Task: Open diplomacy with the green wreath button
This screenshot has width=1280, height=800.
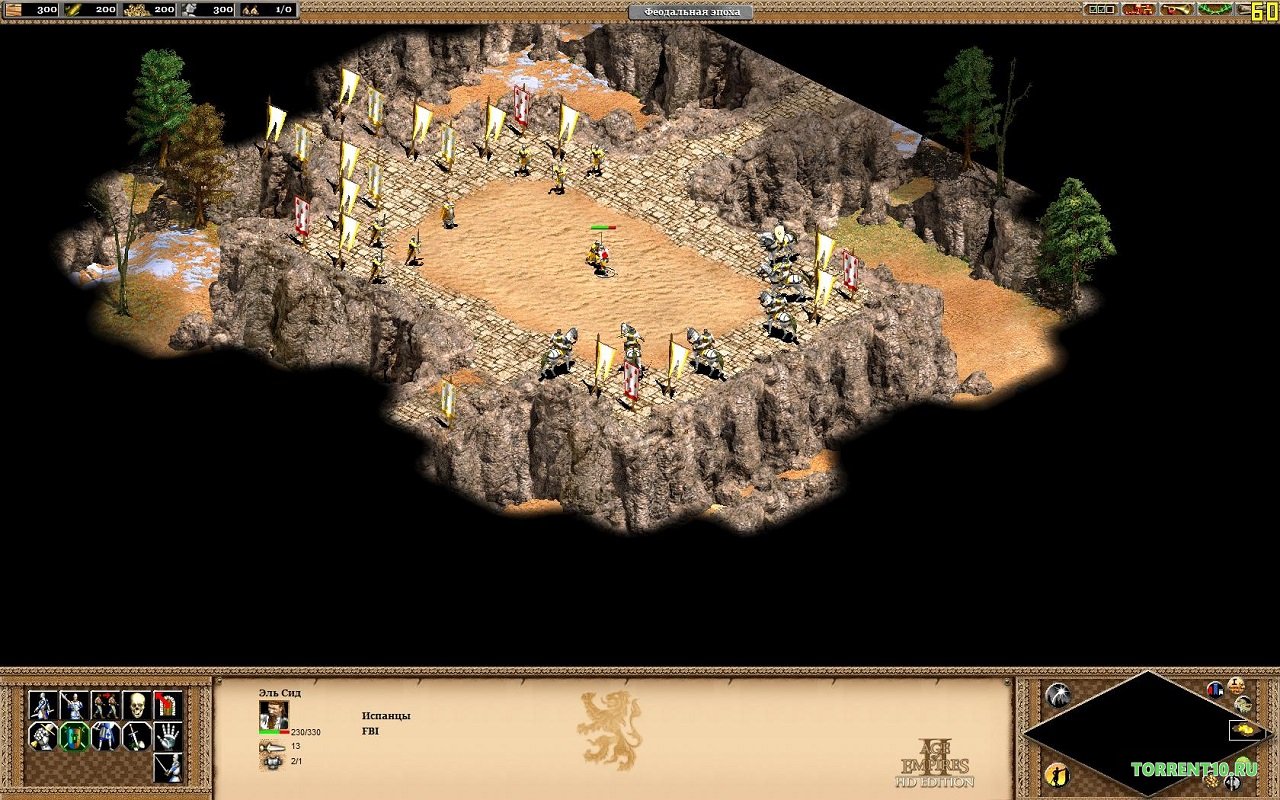Action: [x=1214, y=9]
